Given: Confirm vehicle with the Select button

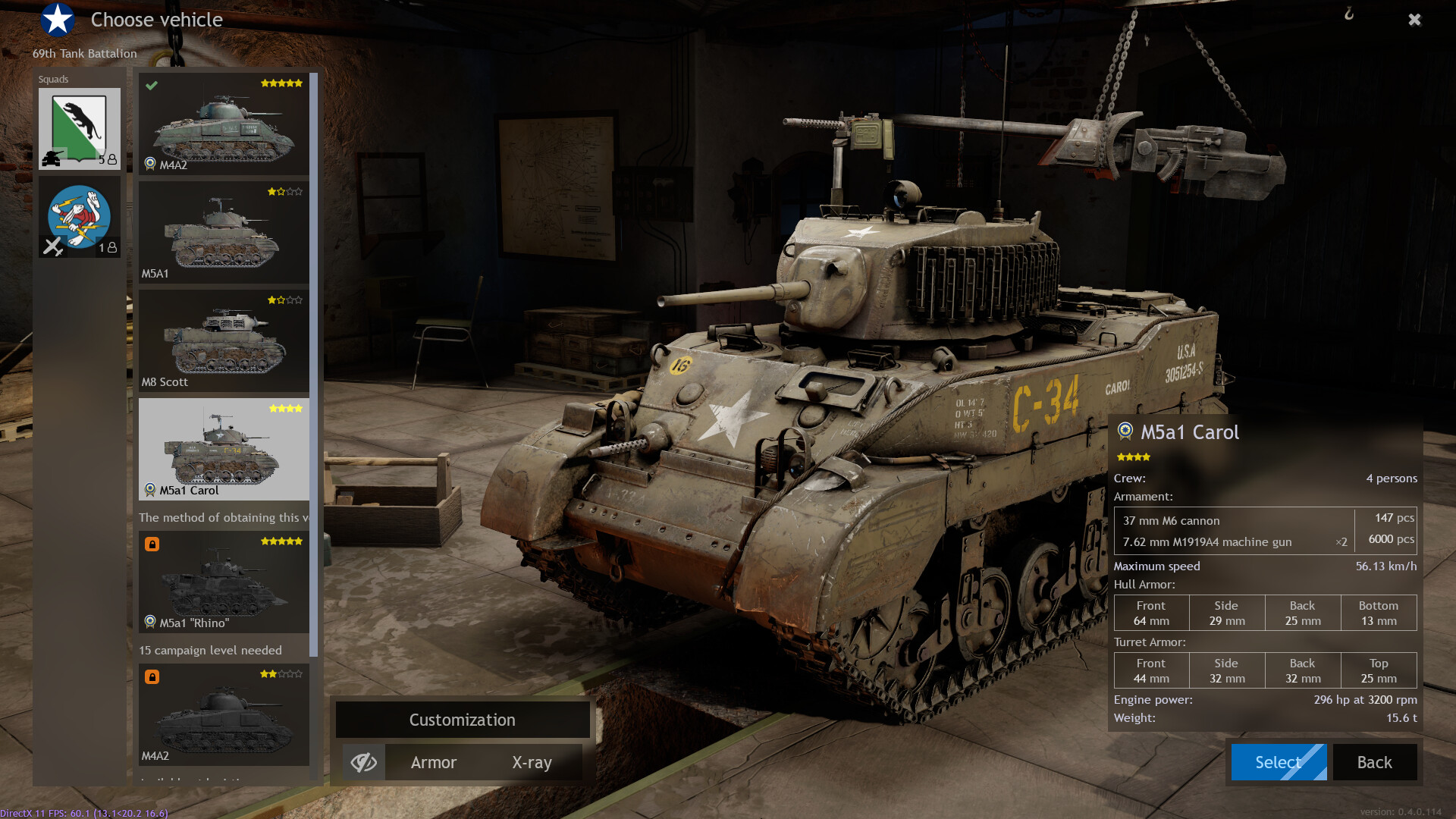Looking at the screenshot, I should (1278, 762).
